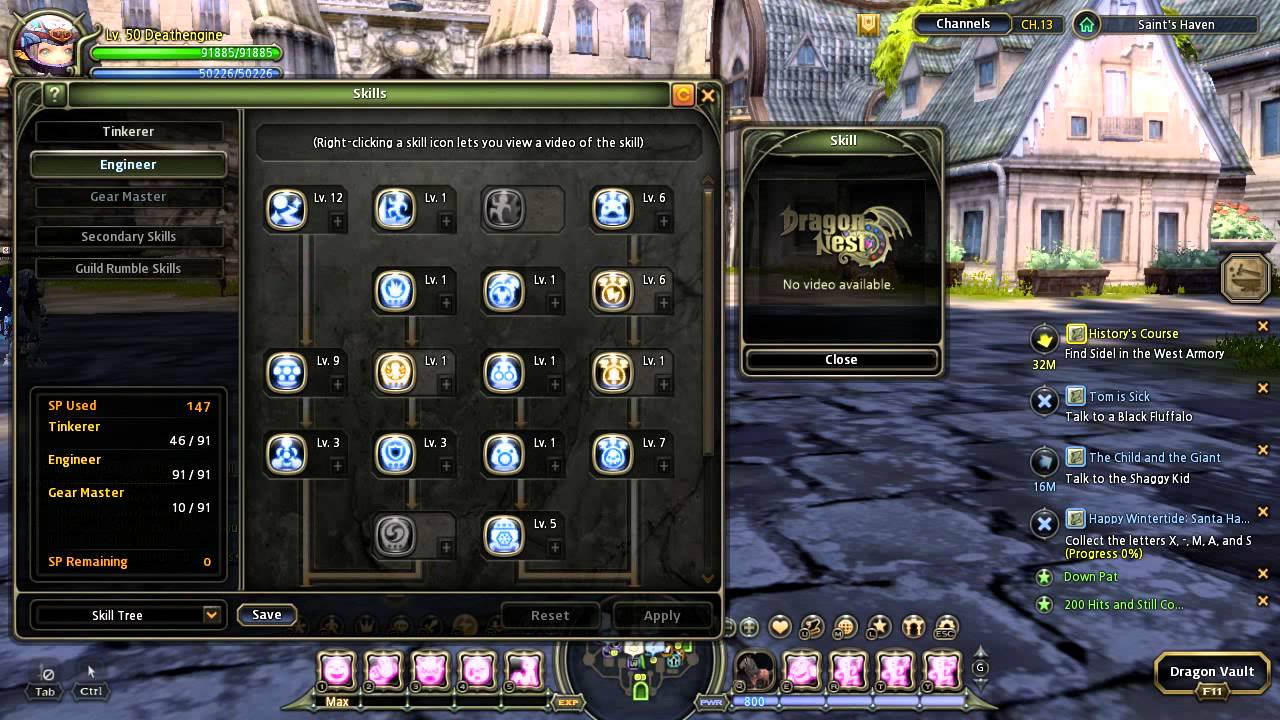
Task: Open the Channels selector
Action: [963, 24]
